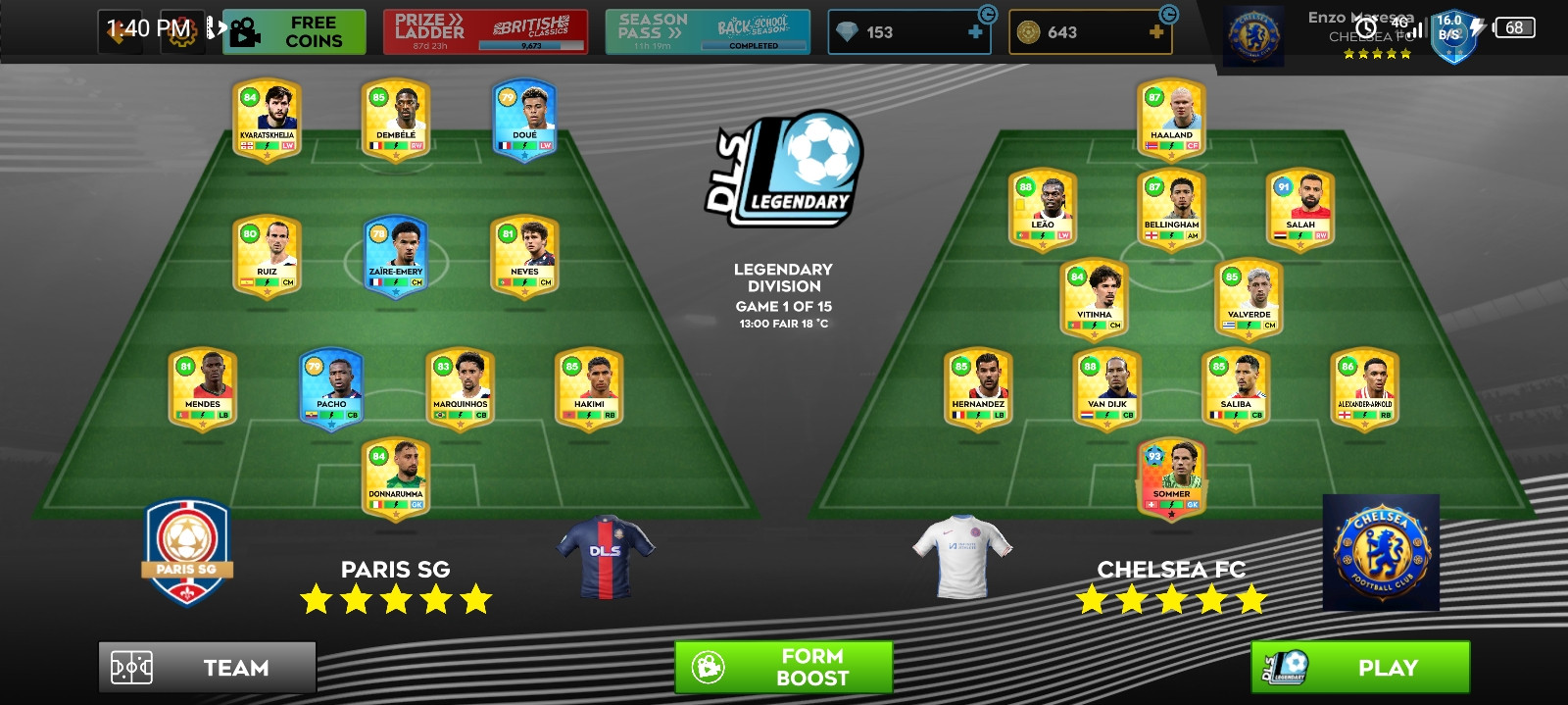This screenshot has height=705, width=1568.
Task: Click the Paris SG kit shirt
Action: click(x=606, y=556)
